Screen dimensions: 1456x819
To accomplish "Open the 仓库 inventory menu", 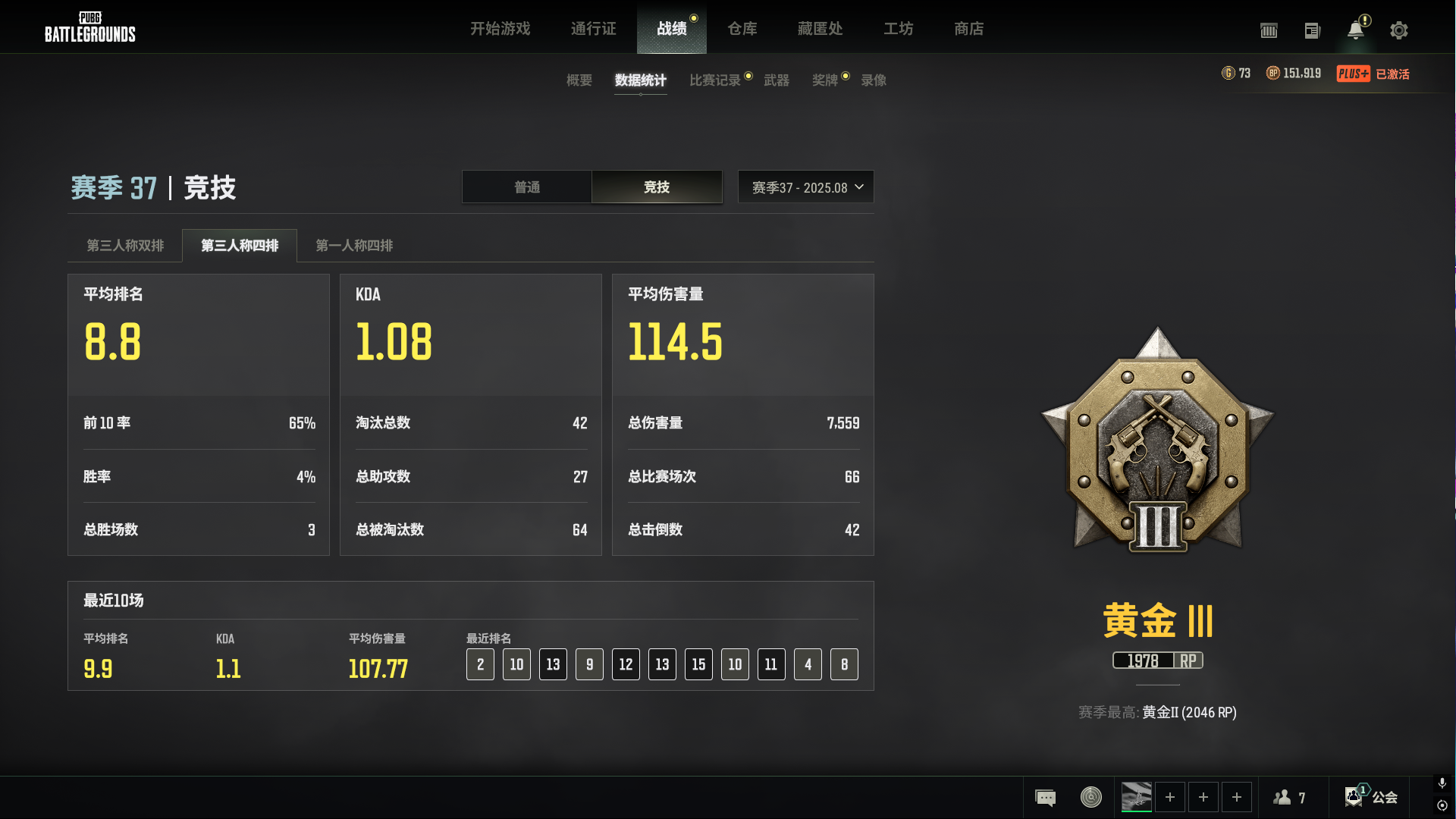I will coord(742,29).
